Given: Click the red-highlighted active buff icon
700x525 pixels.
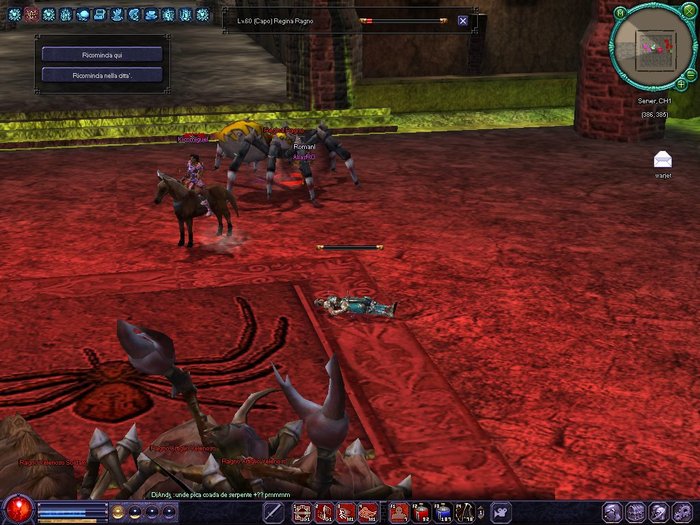Looking at the screenshot, I should click(x=31, y=14).
